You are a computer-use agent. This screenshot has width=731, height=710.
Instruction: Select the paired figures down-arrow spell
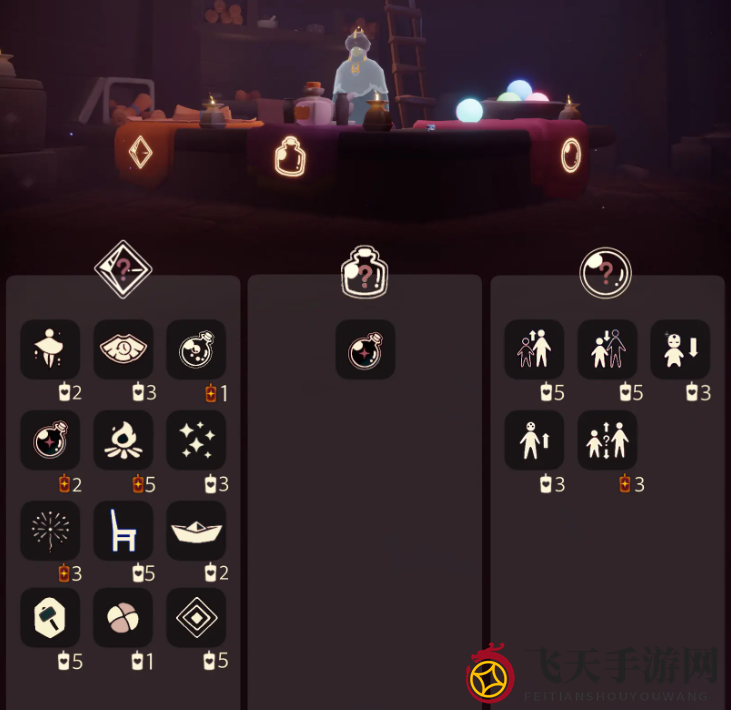click(607, 349)
